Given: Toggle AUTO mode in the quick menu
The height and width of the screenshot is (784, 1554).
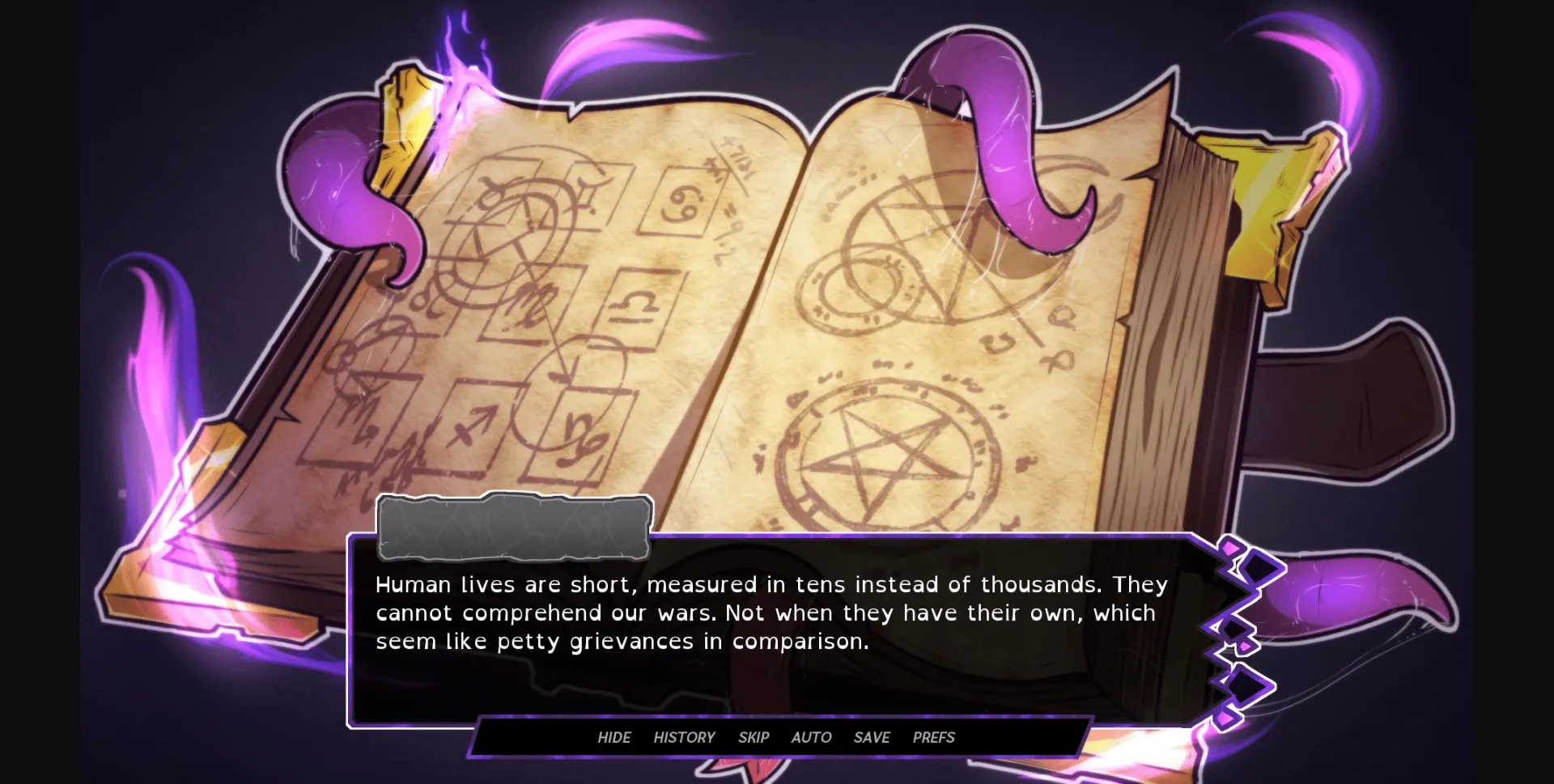Looking at the screenshot, I should pyautogui.click(x=810, y=737).
